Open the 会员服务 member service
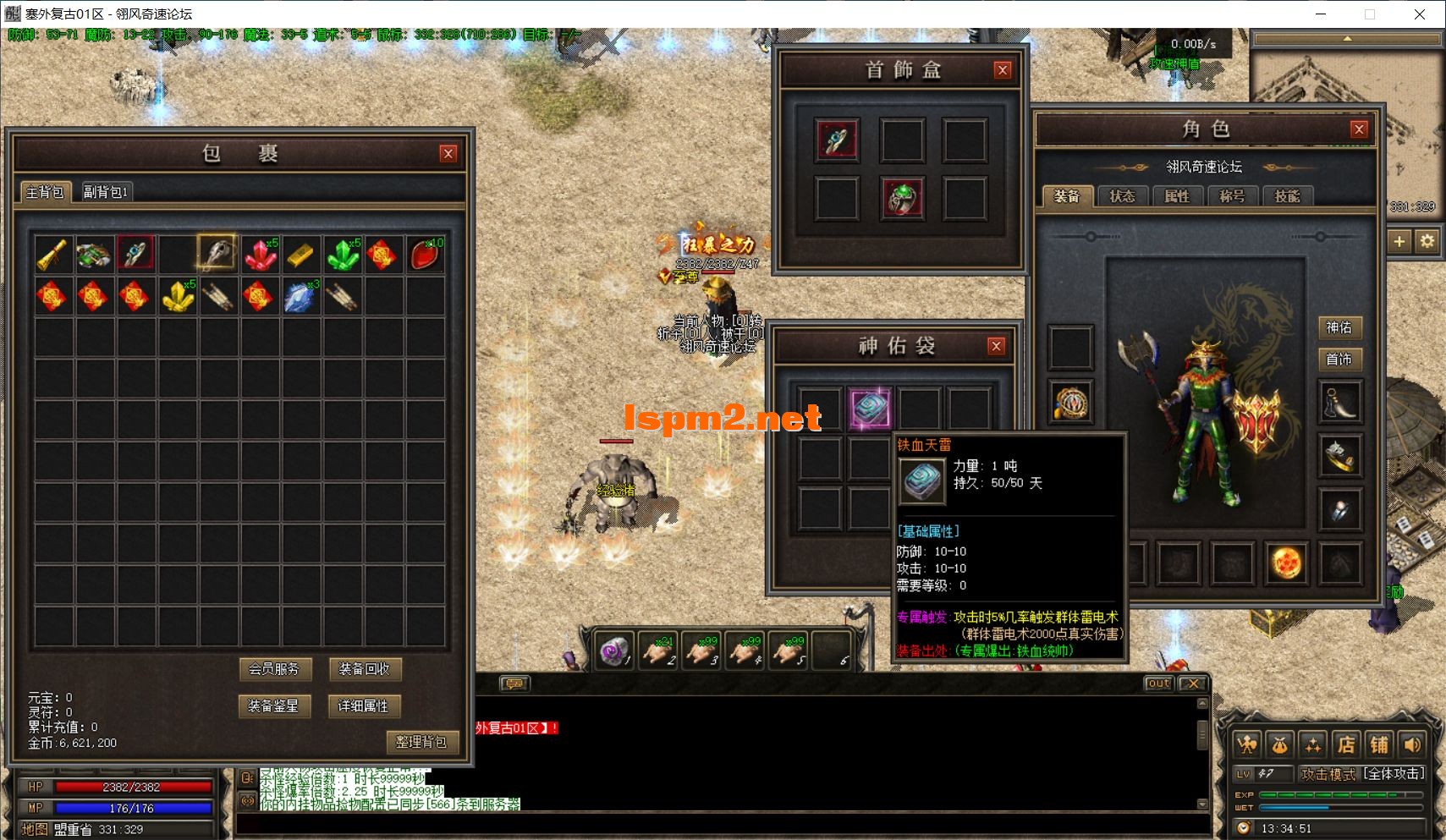Viewport: 1446px width, 840px height. [274, 669]
